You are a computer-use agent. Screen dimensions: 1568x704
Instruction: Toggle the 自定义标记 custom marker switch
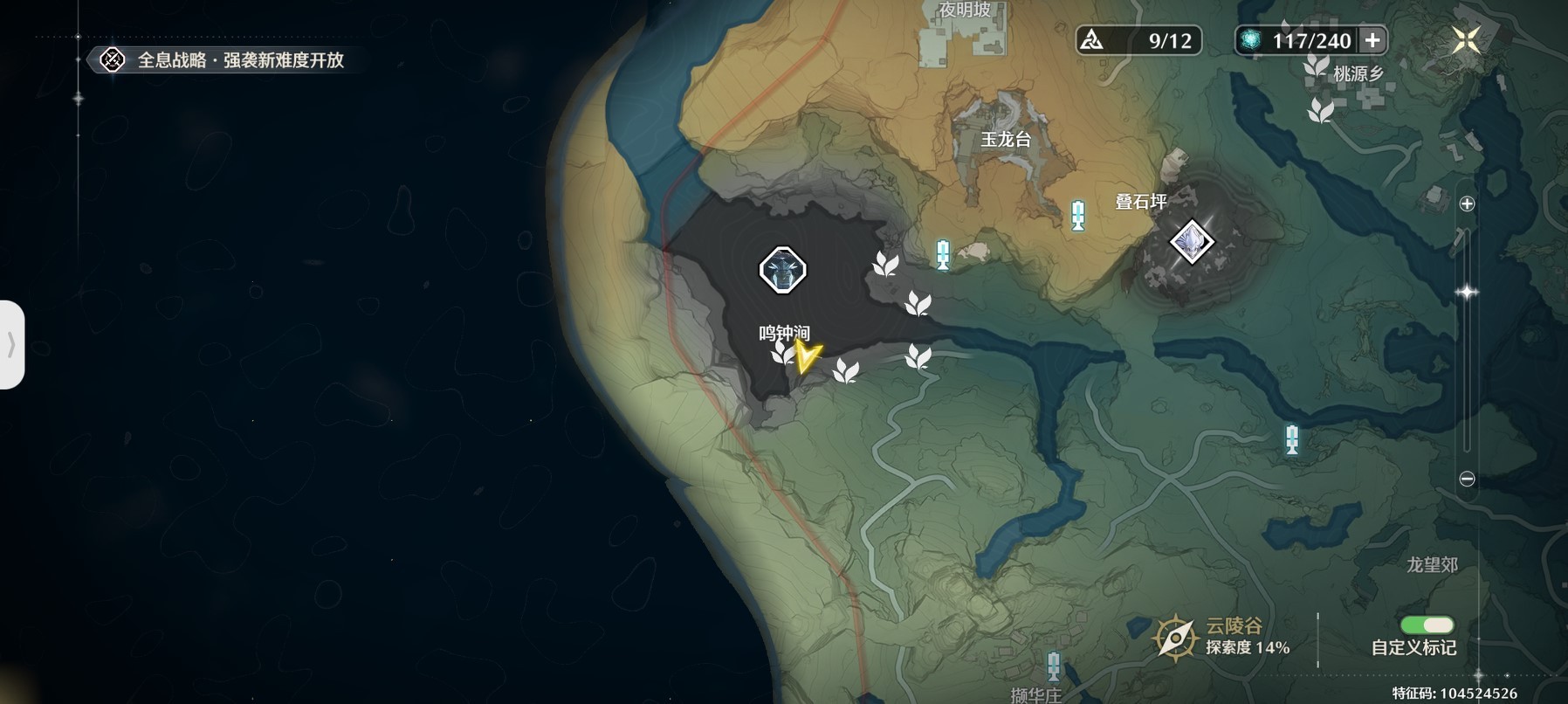click(1427, 625)
